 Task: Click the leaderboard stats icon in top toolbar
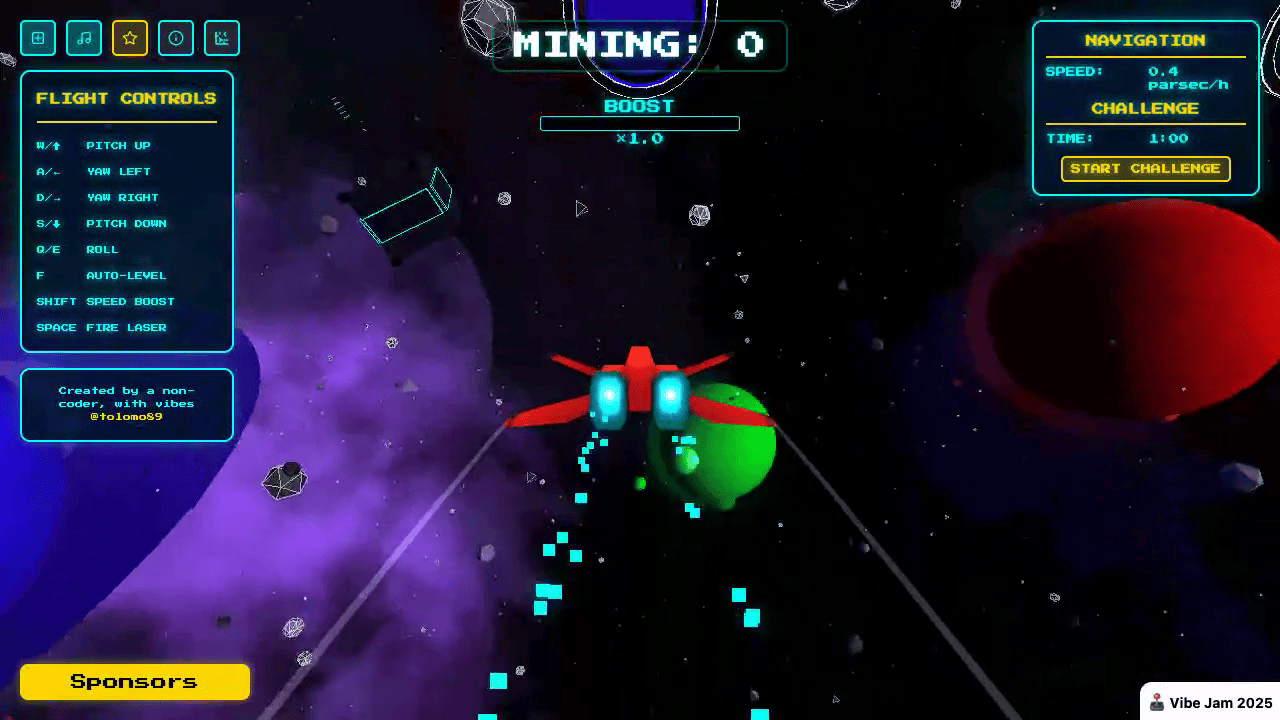click(x=222, y=38)
